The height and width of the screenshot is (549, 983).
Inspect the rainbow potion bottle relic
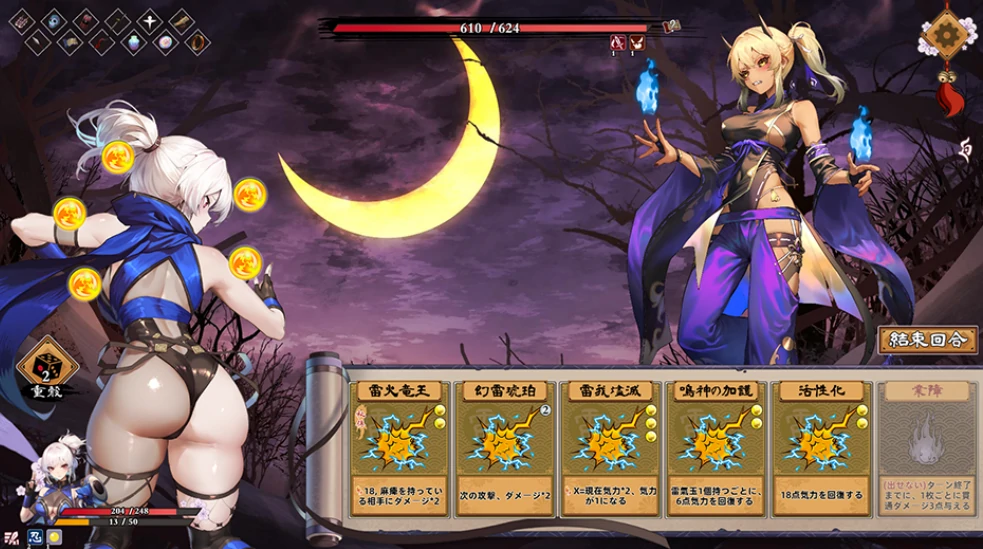pos(133,43)
